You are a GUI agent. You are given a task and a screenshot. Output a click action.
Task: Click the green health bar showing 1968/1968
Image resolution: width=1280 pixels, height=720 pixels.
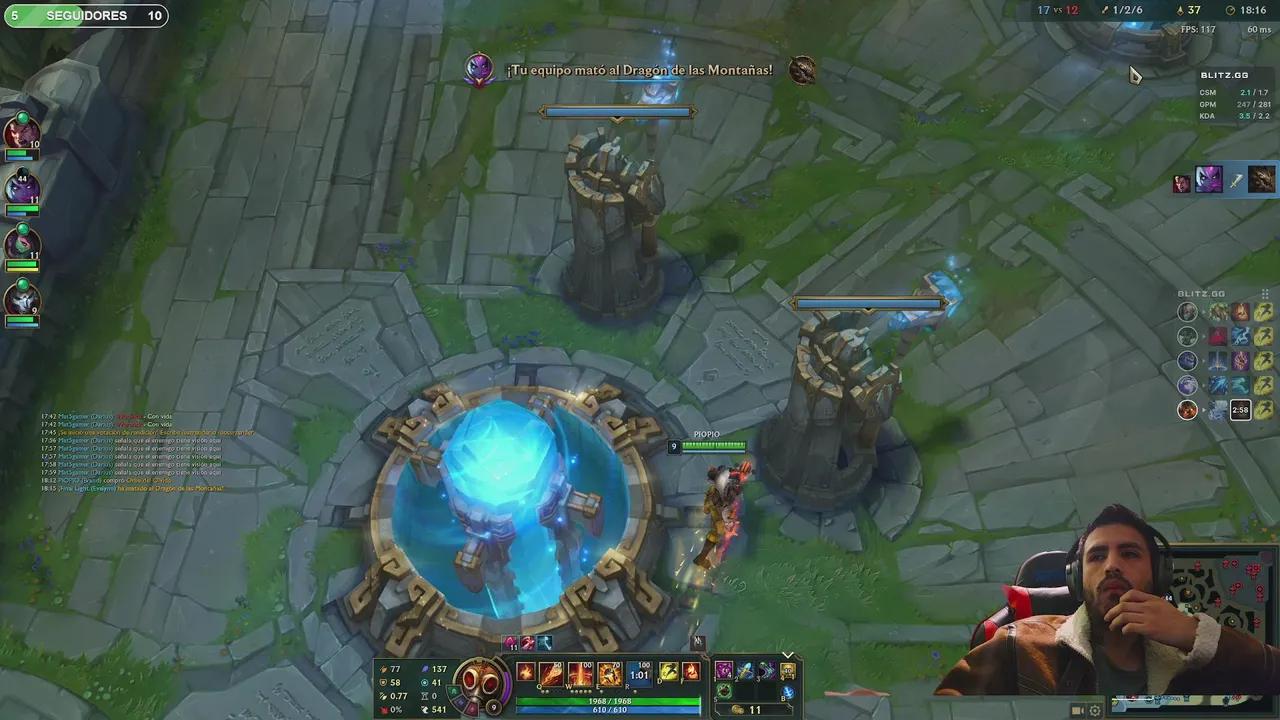pos(612,701)
